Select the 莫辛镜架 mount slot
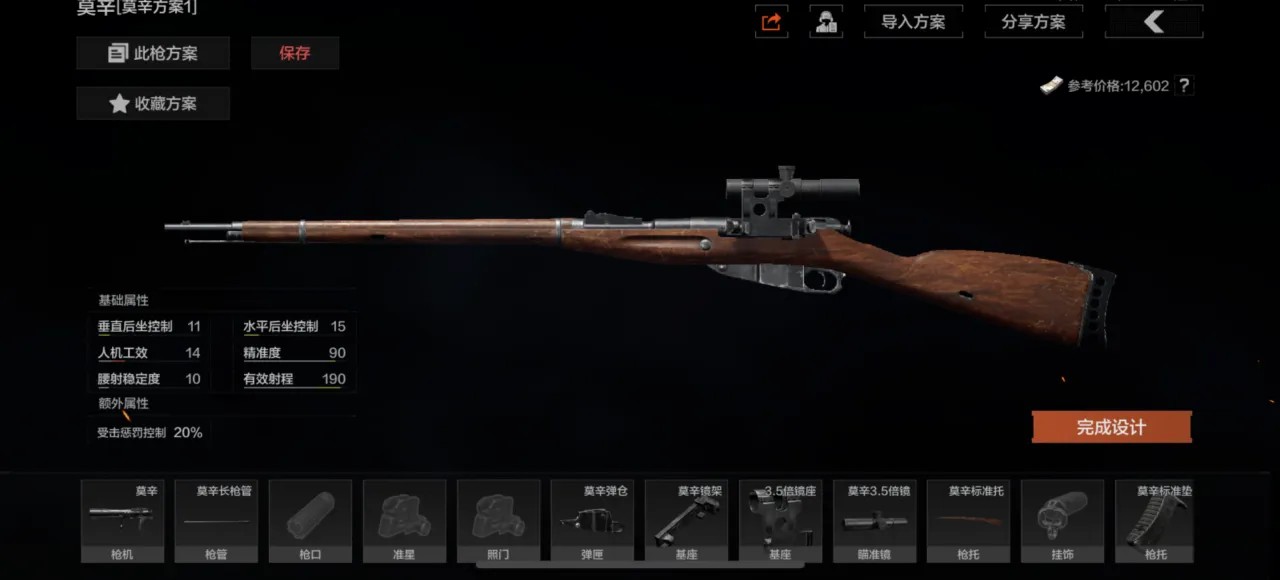This screenshot has height=580, width=1280. point(686,521)
